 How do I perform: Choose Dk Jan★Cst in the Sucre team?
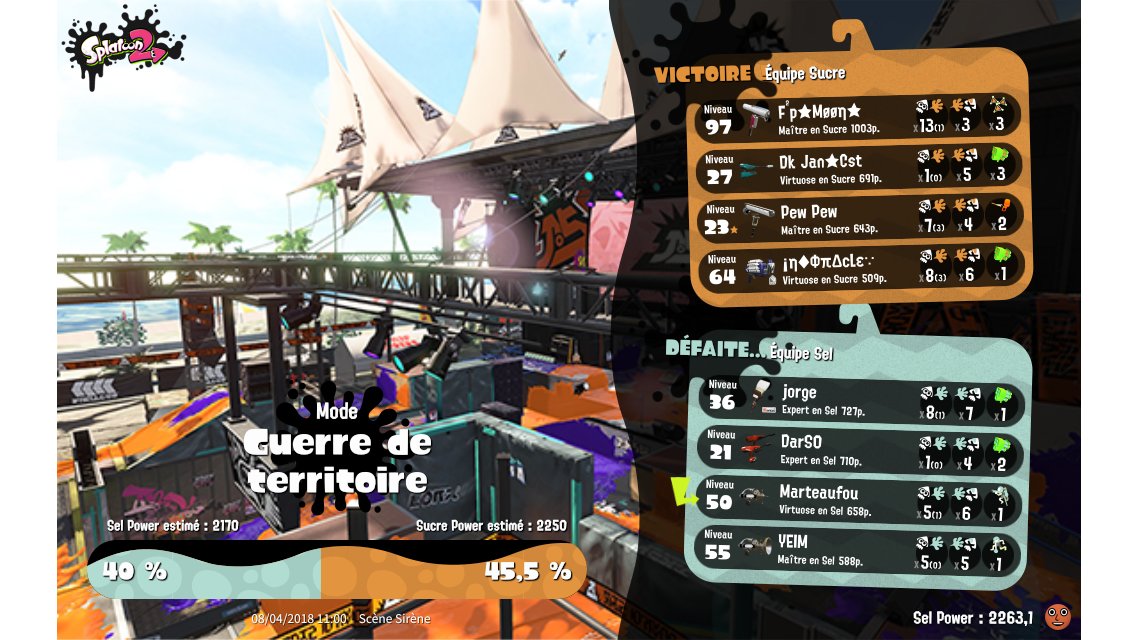860,168
